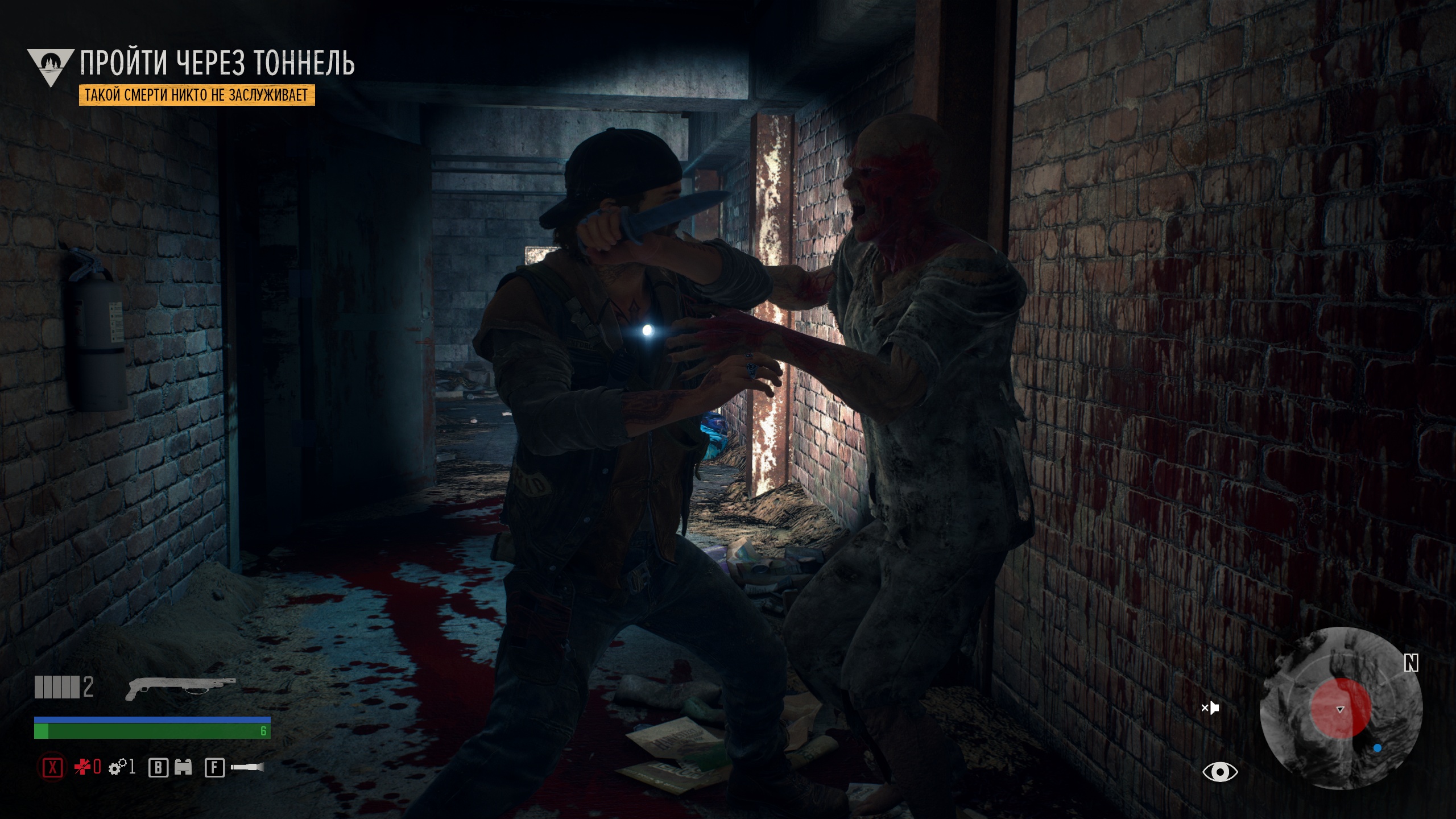Click the eye visibility indicator icon
This screenshot has height=819, width=1456.
point(1220,772)
